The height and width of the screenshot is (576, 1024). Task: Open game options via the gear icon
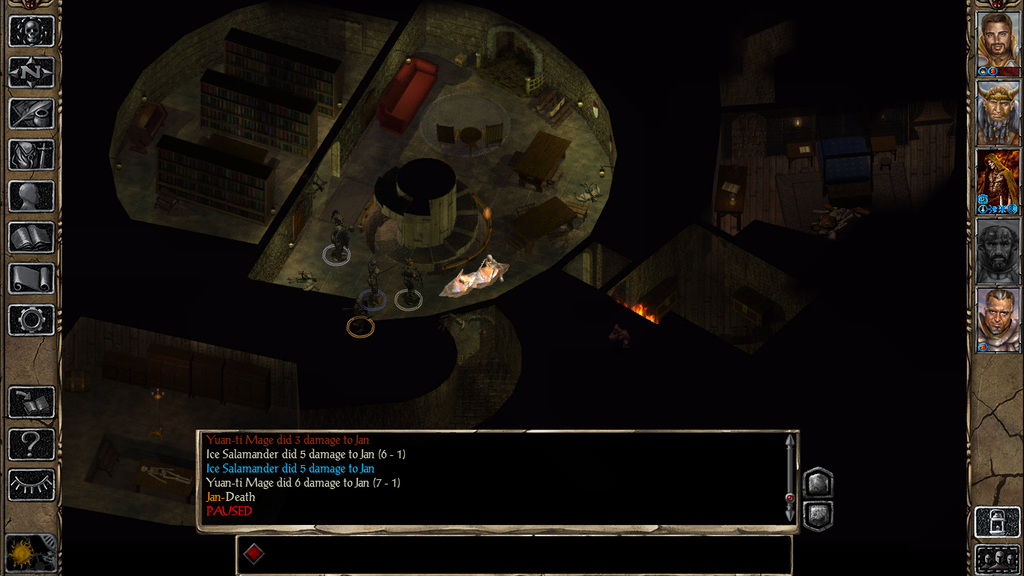tap(31, 320)
